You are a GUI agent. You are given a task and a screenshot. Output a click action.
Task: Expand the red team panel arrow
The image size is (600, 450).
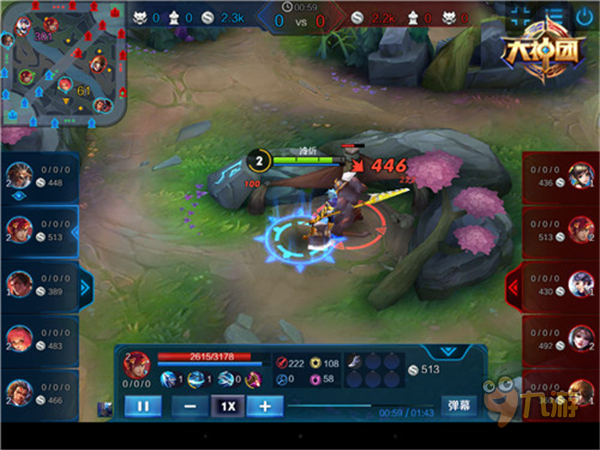click(515, 288)
